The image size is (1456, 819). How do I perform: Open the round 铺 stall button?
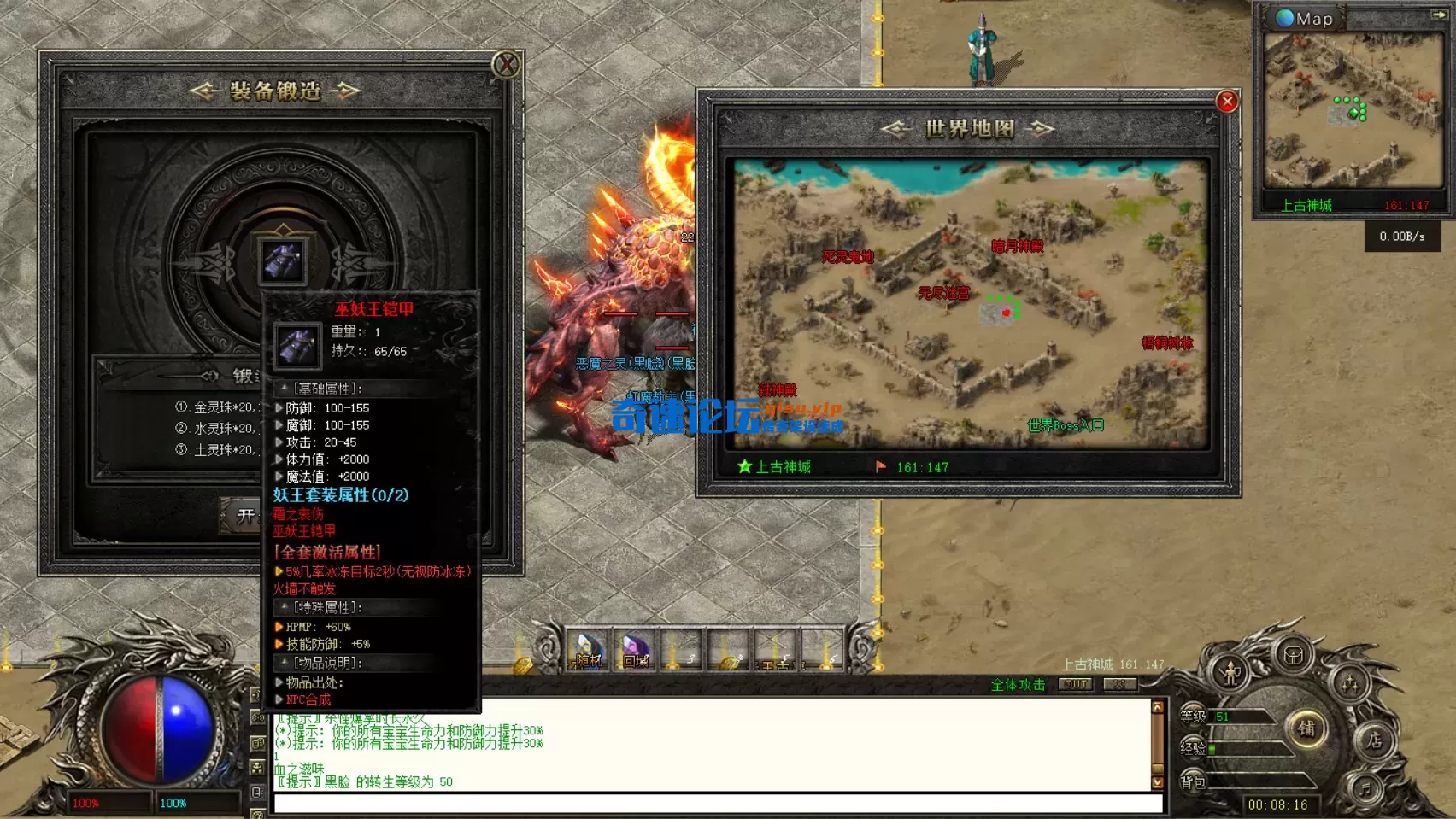coord(1306,728)
